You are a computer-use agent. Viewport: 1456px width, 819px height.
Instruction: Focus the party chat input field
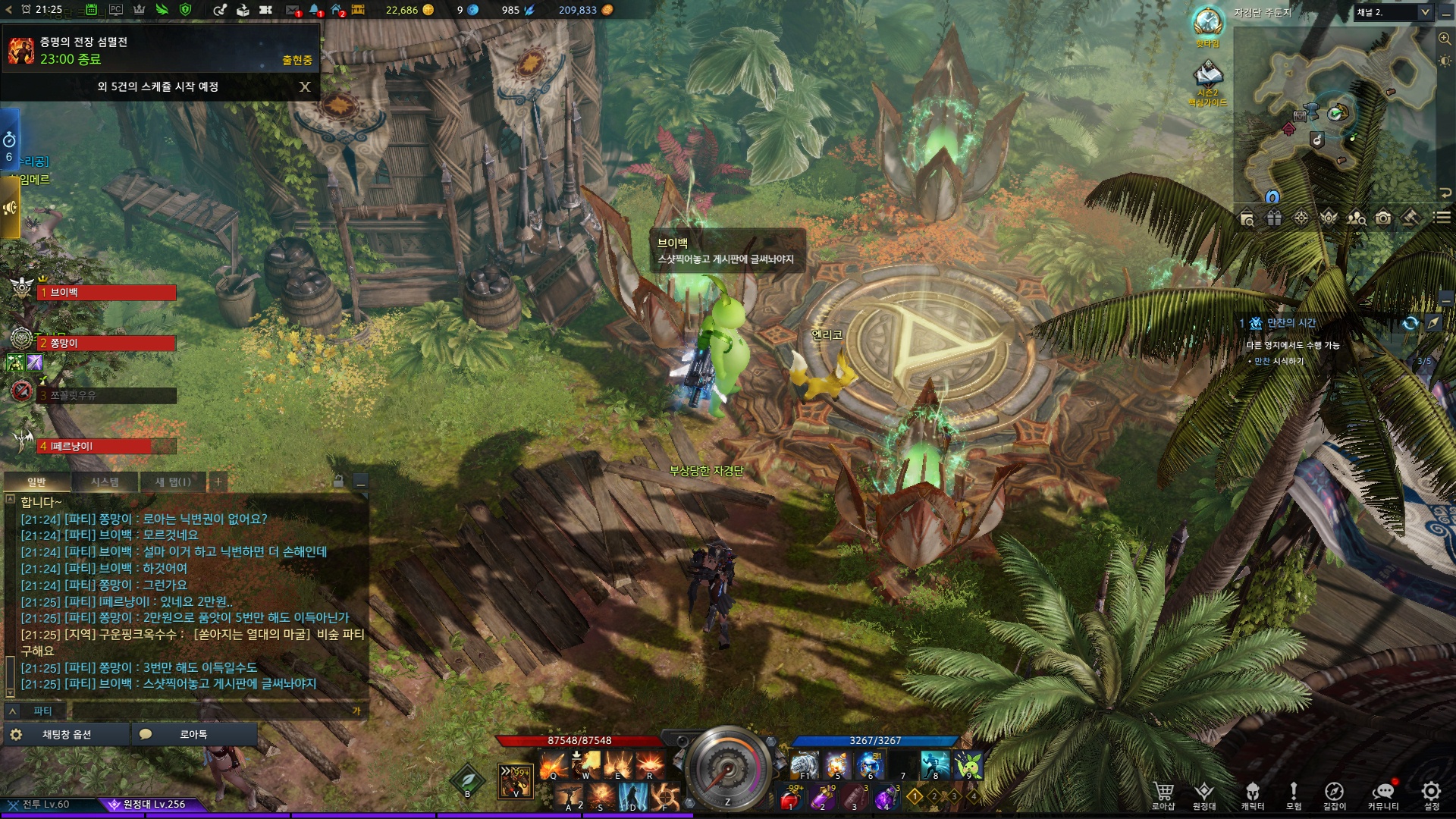click(212, 711)
